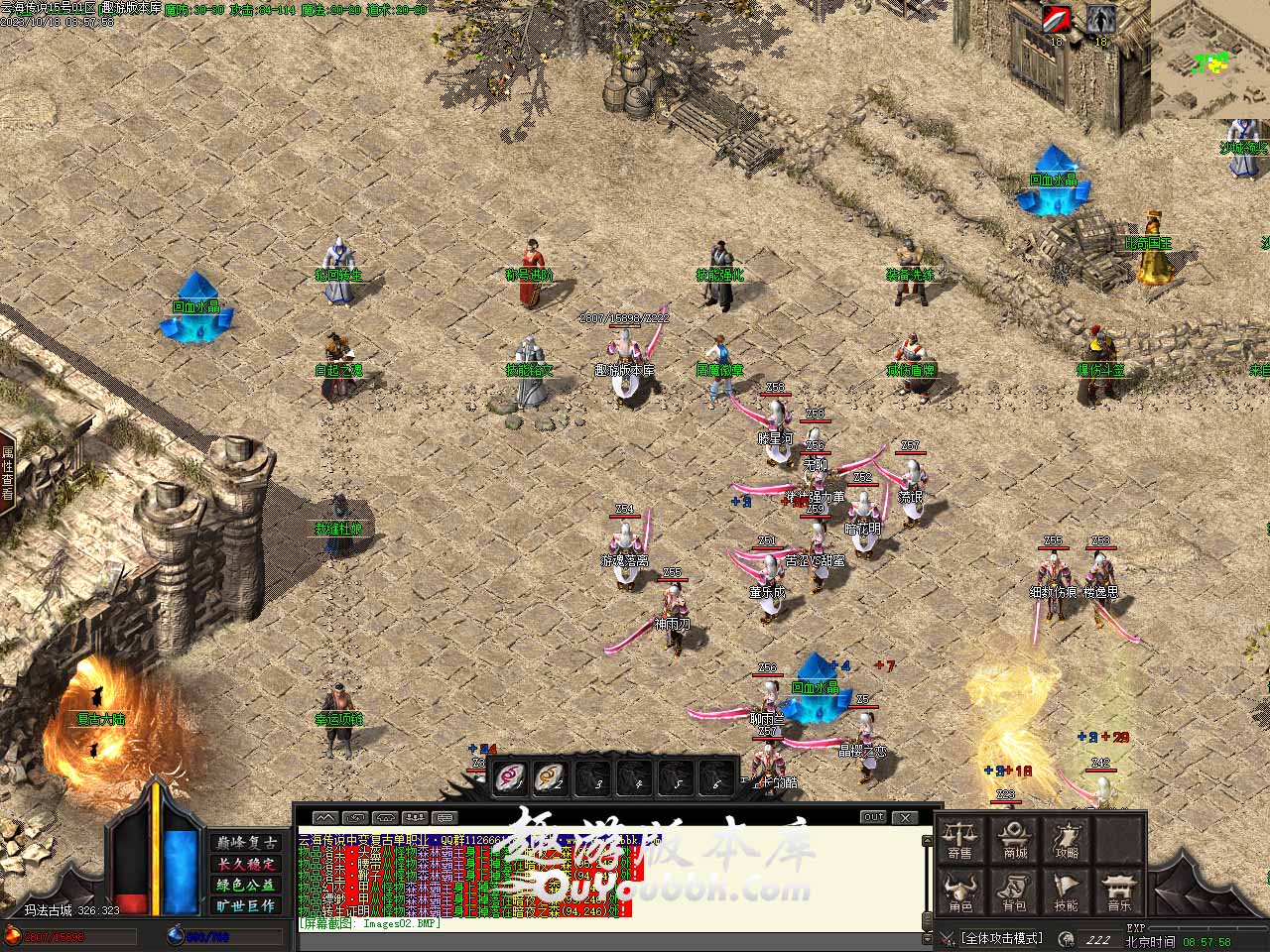Open the 寄售 consignment menu
Screen dimensions: 1270x952
[x=959, y=839]
